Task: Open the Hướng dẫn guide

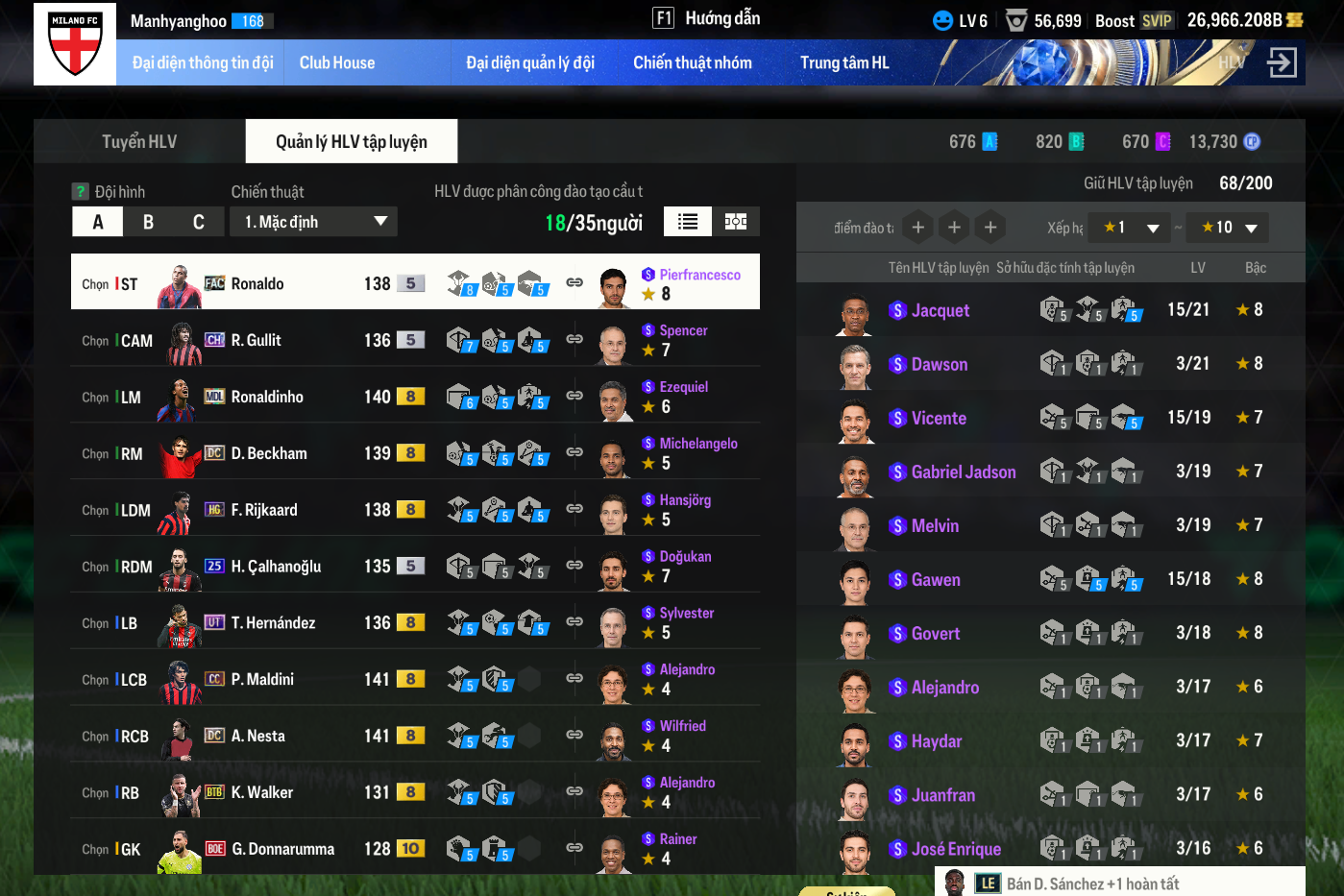Action: pyautogui.click(x=707, y=18)
